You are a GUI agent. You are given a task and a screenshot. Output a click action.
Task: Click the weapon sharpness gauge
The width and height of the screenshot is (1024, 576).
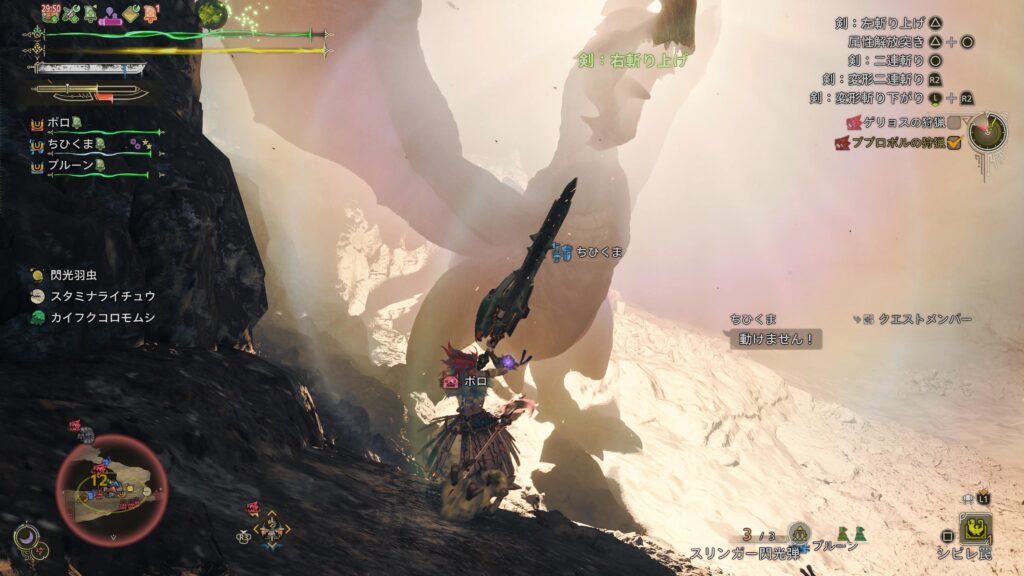90,69
